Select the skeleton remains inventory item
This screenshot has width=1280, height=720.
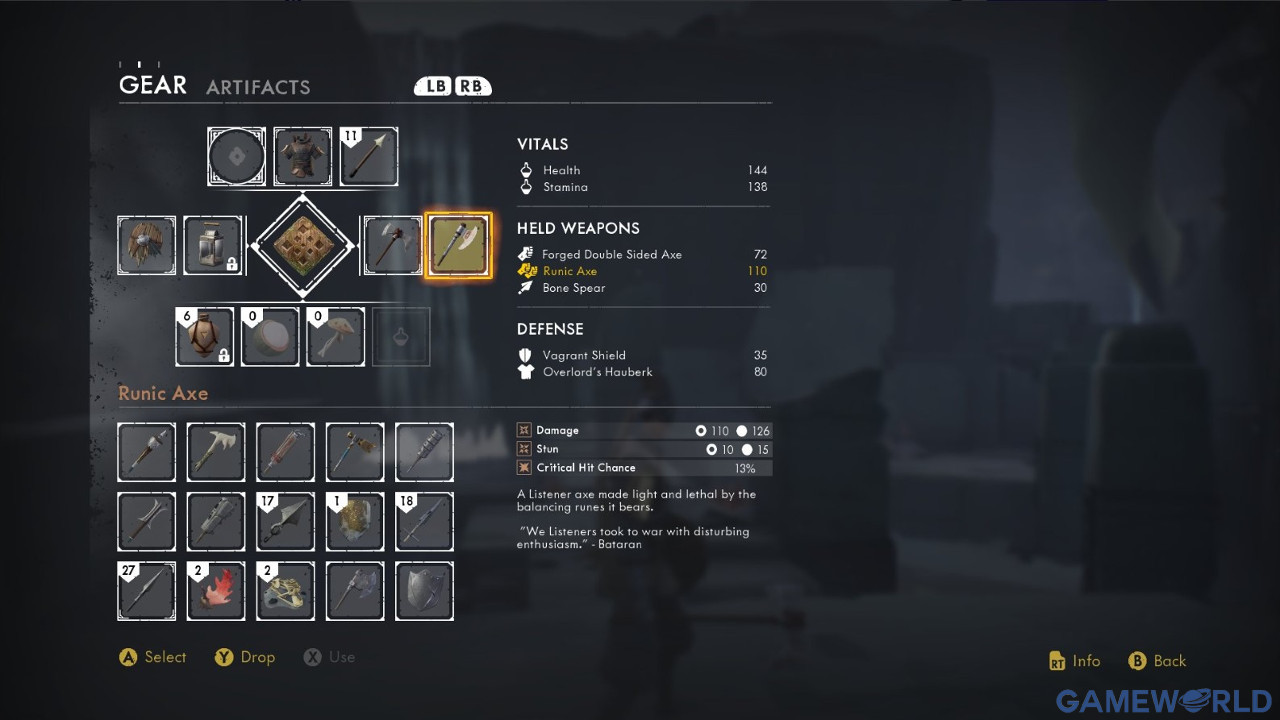[285, 591]
